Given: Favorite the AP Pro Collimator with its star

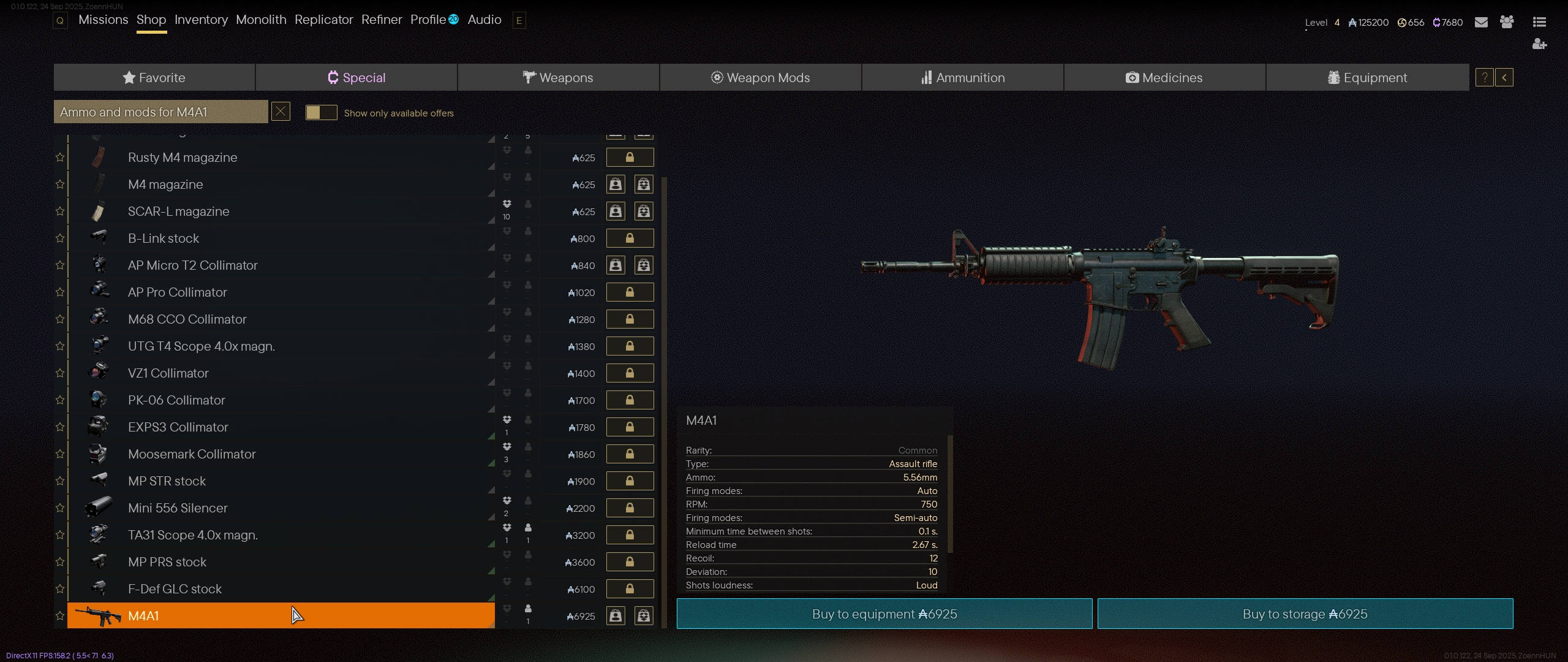Looking at the screenshot, I should point(60,292).
